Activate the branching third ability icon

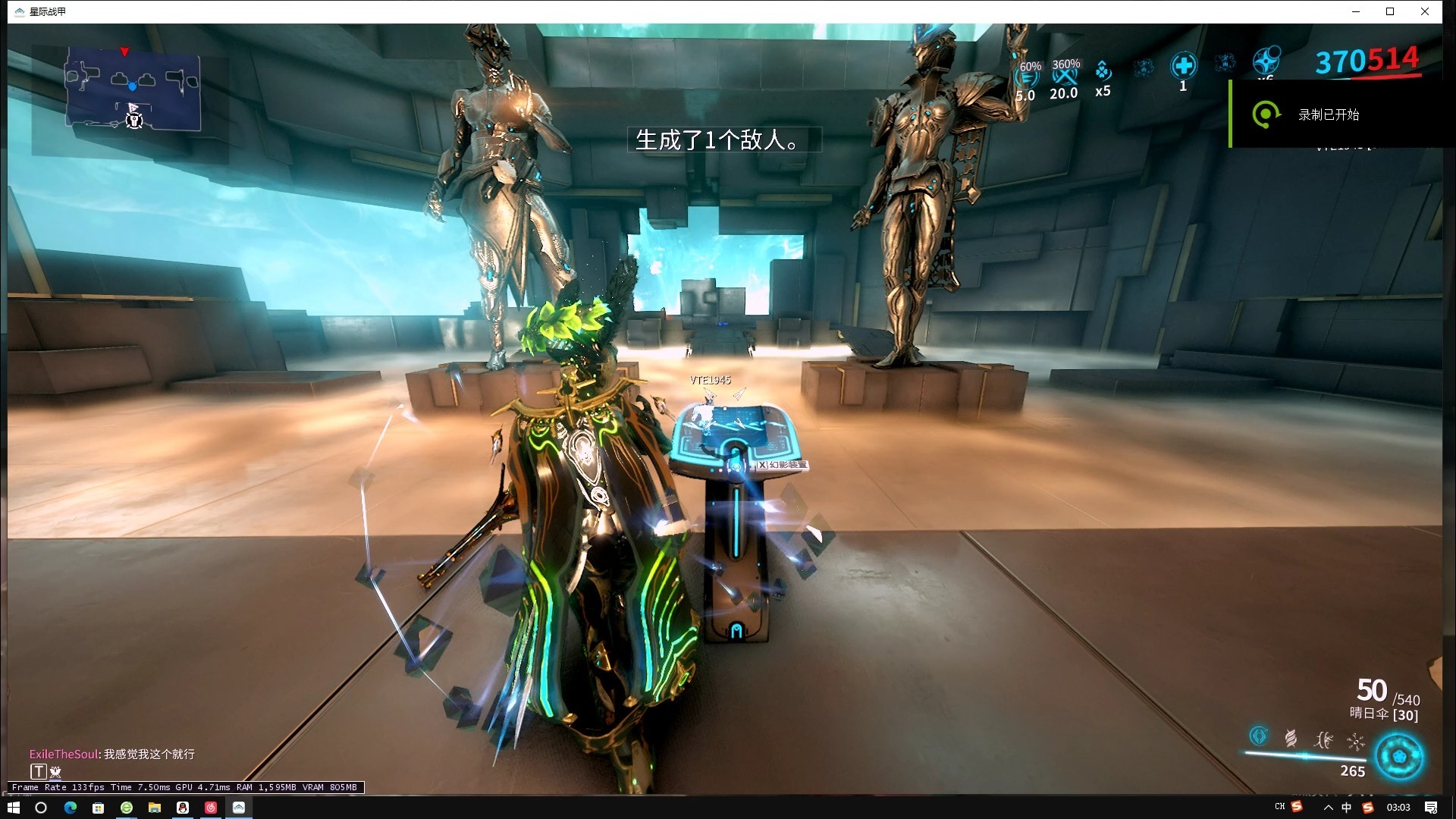point(1324,739)
